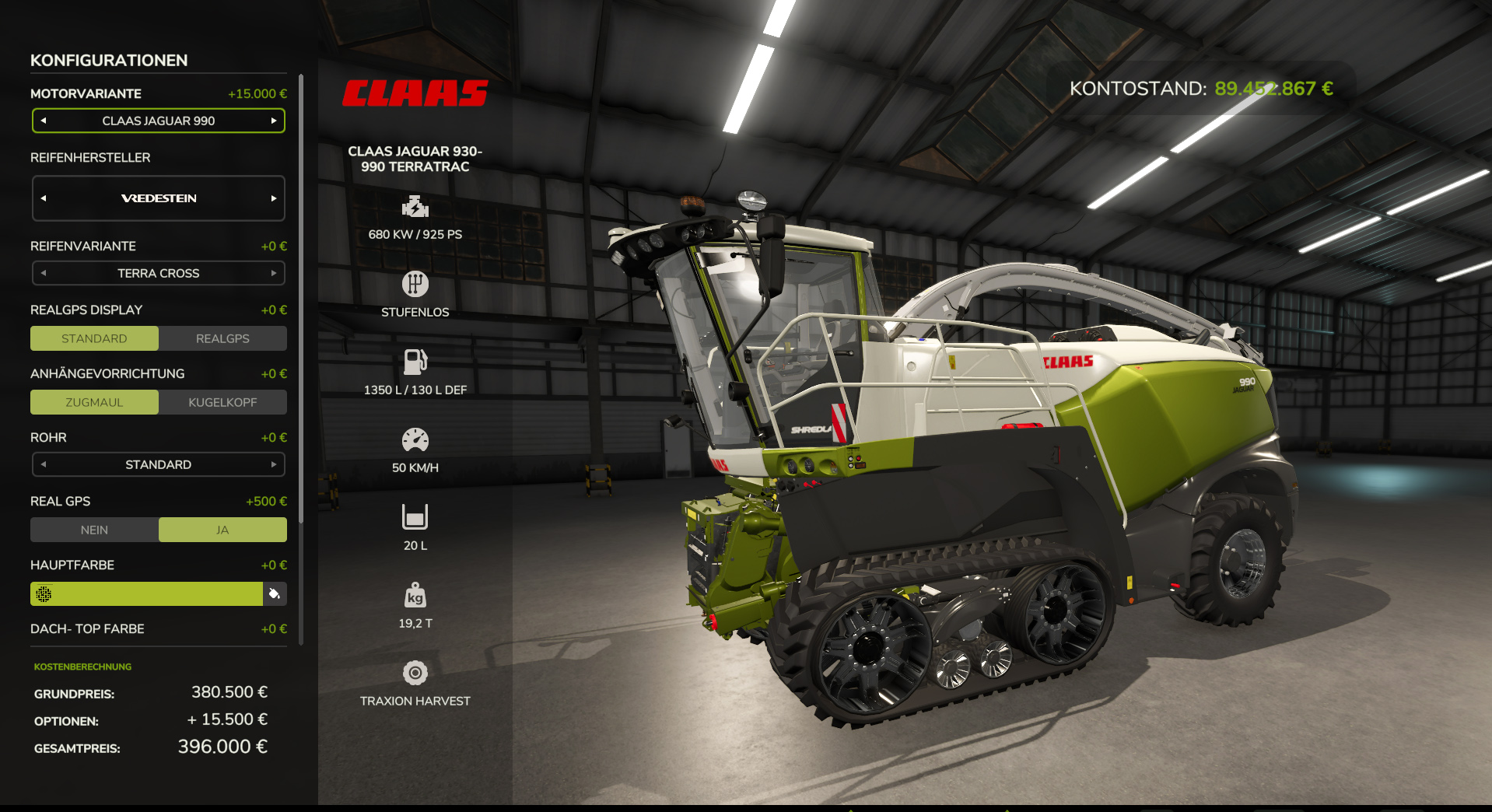
Task: Click the paint bucket icon for Hauptfarbe
Action: tap(275, 593)
